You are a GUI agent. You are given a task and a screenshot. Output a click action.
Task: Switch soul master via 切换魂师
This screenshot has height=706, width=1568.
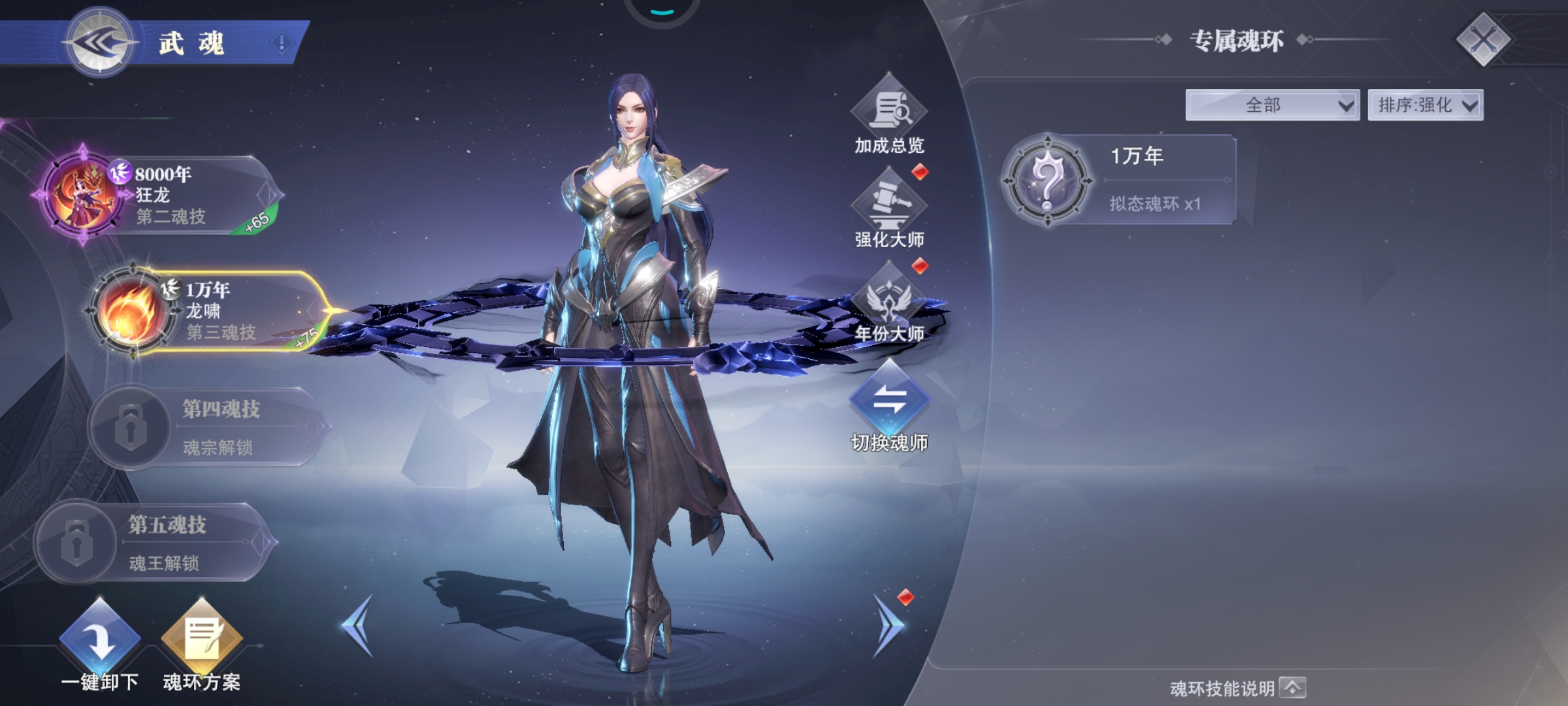[889, 405]
